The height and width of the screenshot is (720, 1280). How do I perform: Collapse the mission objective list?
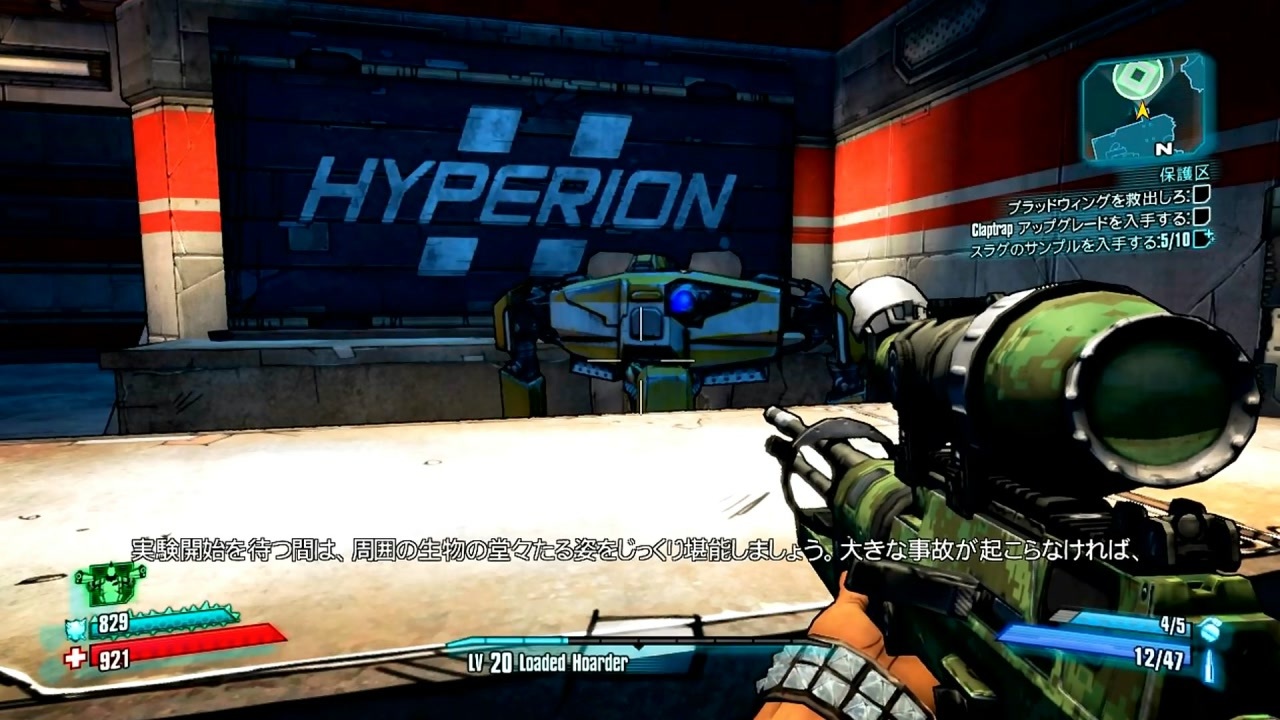(x=1100, y=216)
